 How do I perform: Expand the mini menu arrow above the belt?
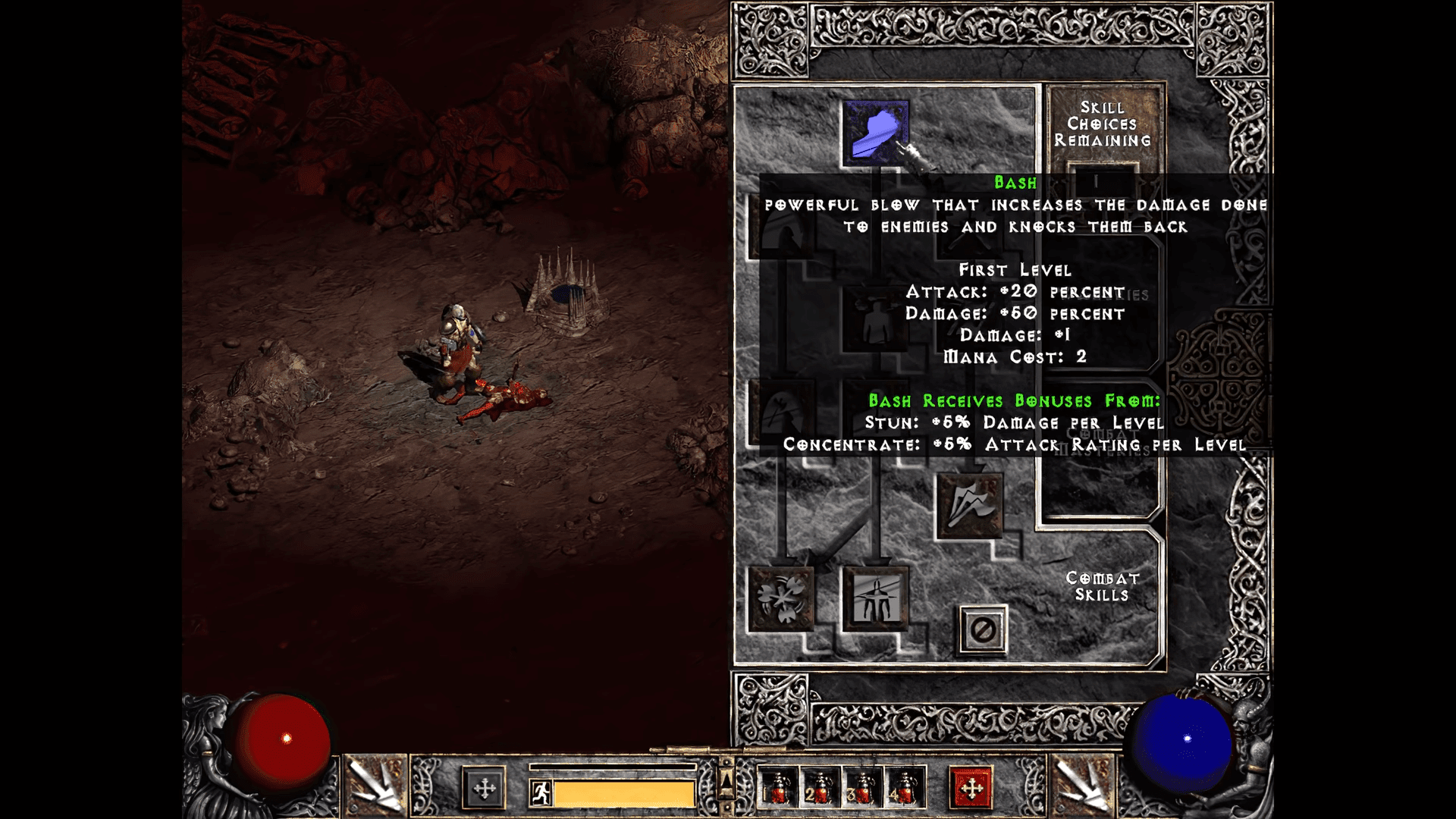726,779
